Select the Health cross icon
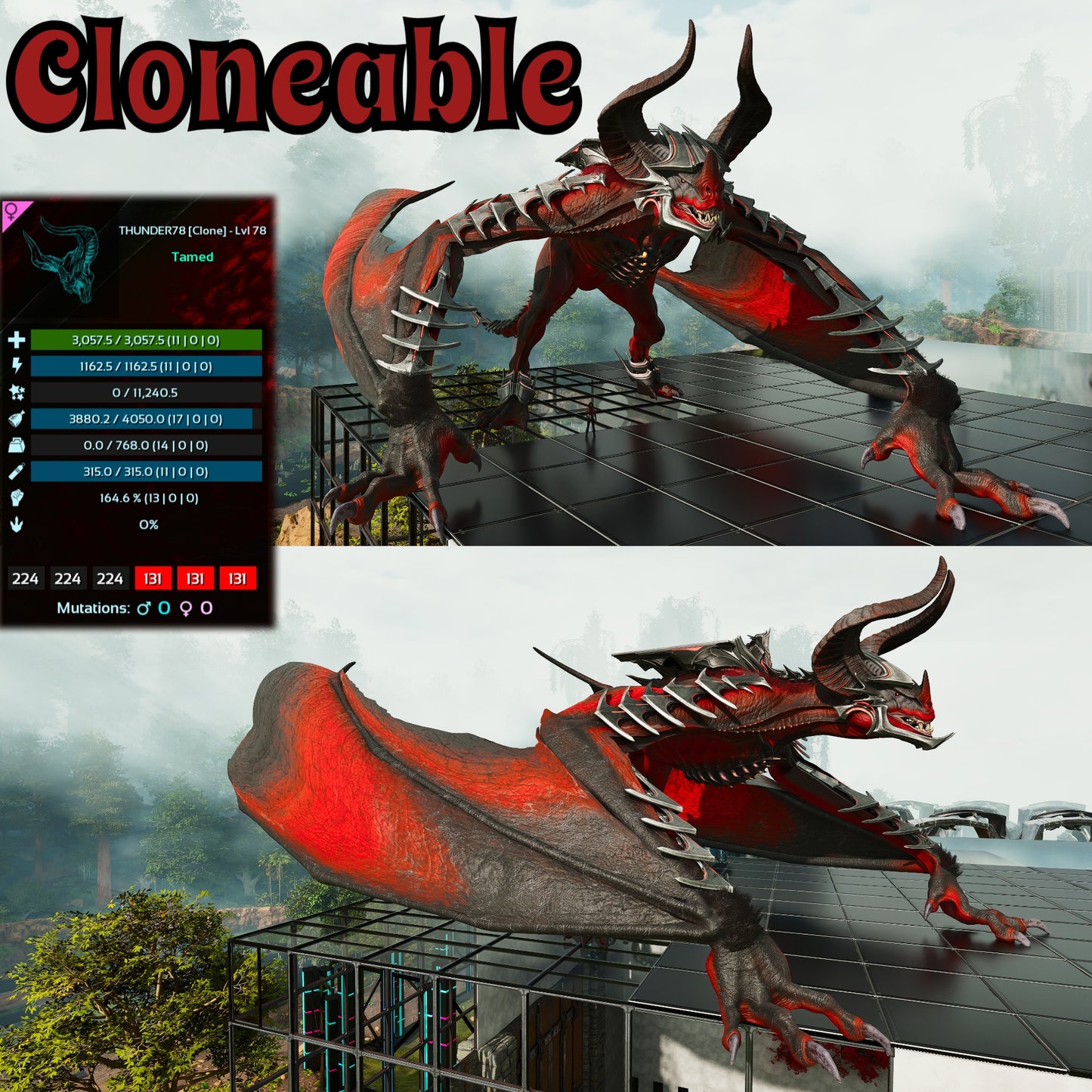Image resolution: width=1092 pixels, height=1092 pixels. [17, 342]
